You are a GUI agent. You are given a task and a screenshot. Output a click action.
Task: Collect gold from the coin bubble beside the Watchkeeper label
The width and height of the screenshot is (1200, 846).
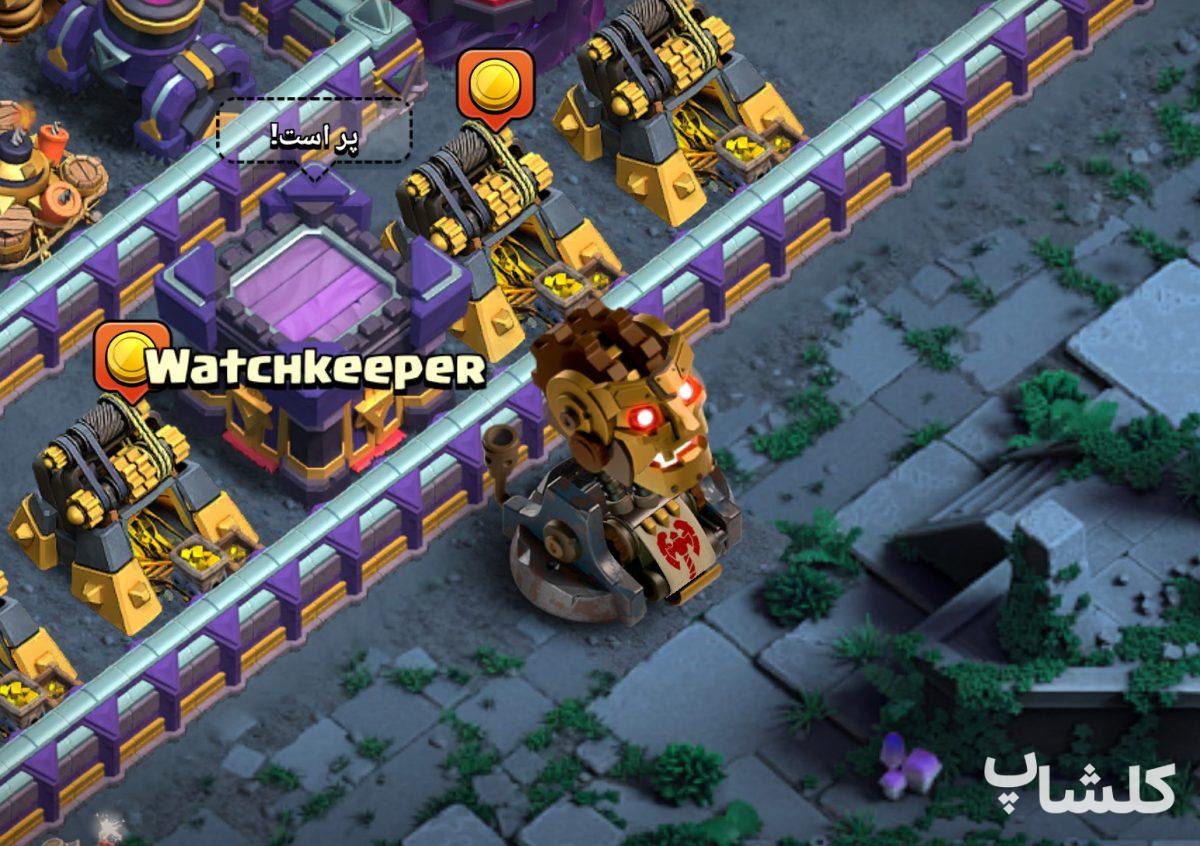[130, 357]
